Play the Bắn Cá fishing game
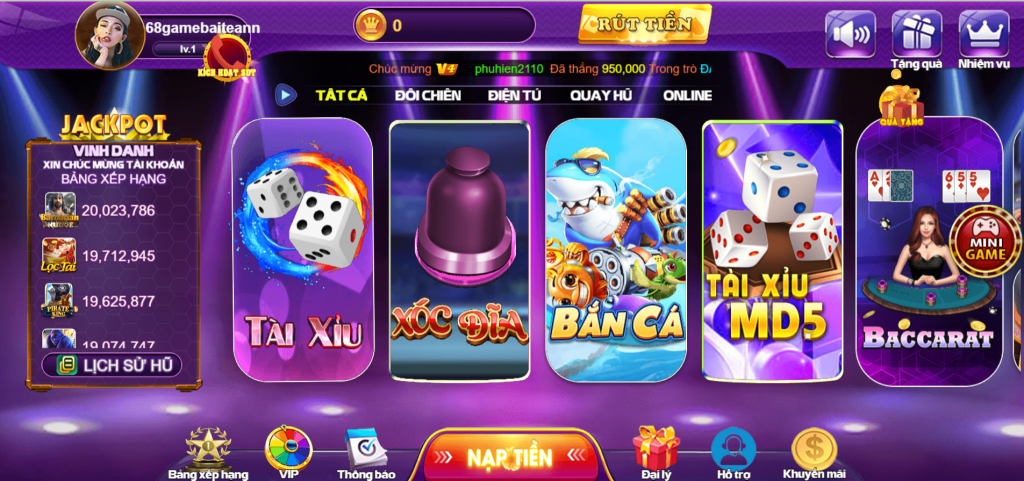Screen dimensions: 1024x481 point(615,250)
